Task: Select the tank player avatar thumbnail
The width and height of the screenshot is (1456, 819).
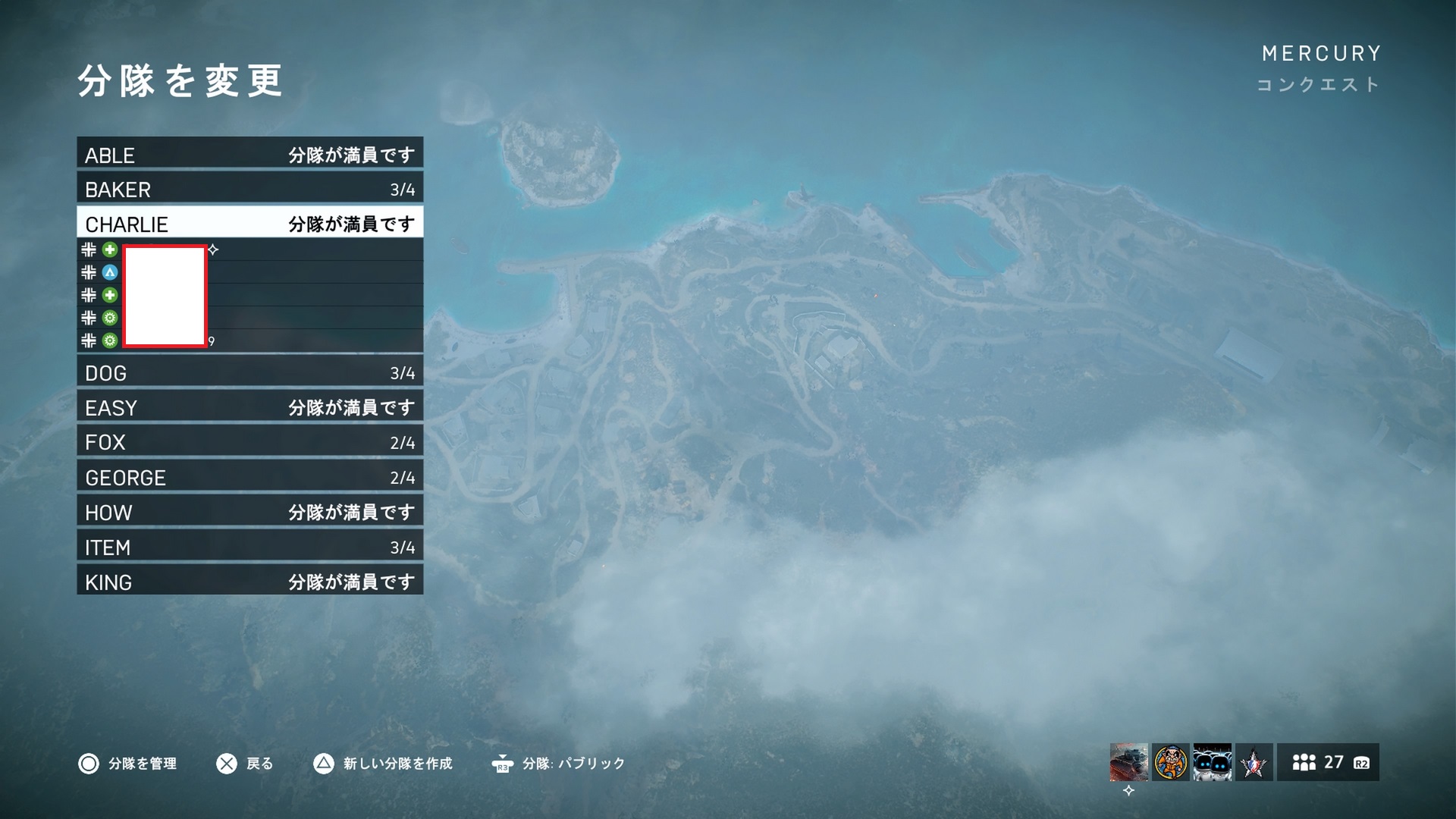Action: (x=1128, y=762)
